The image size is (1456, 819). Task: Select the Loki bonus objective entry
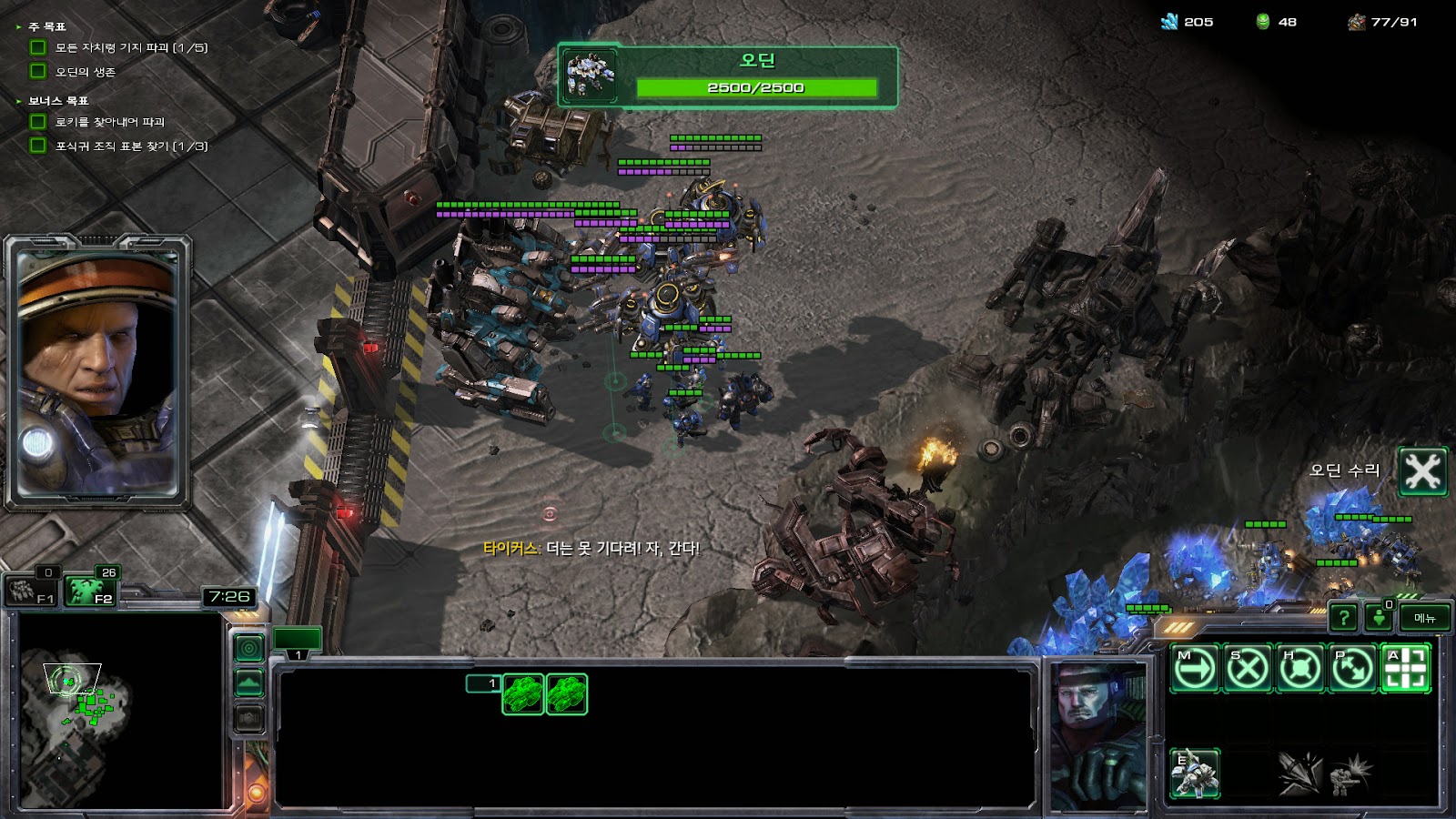pos(109,122)
